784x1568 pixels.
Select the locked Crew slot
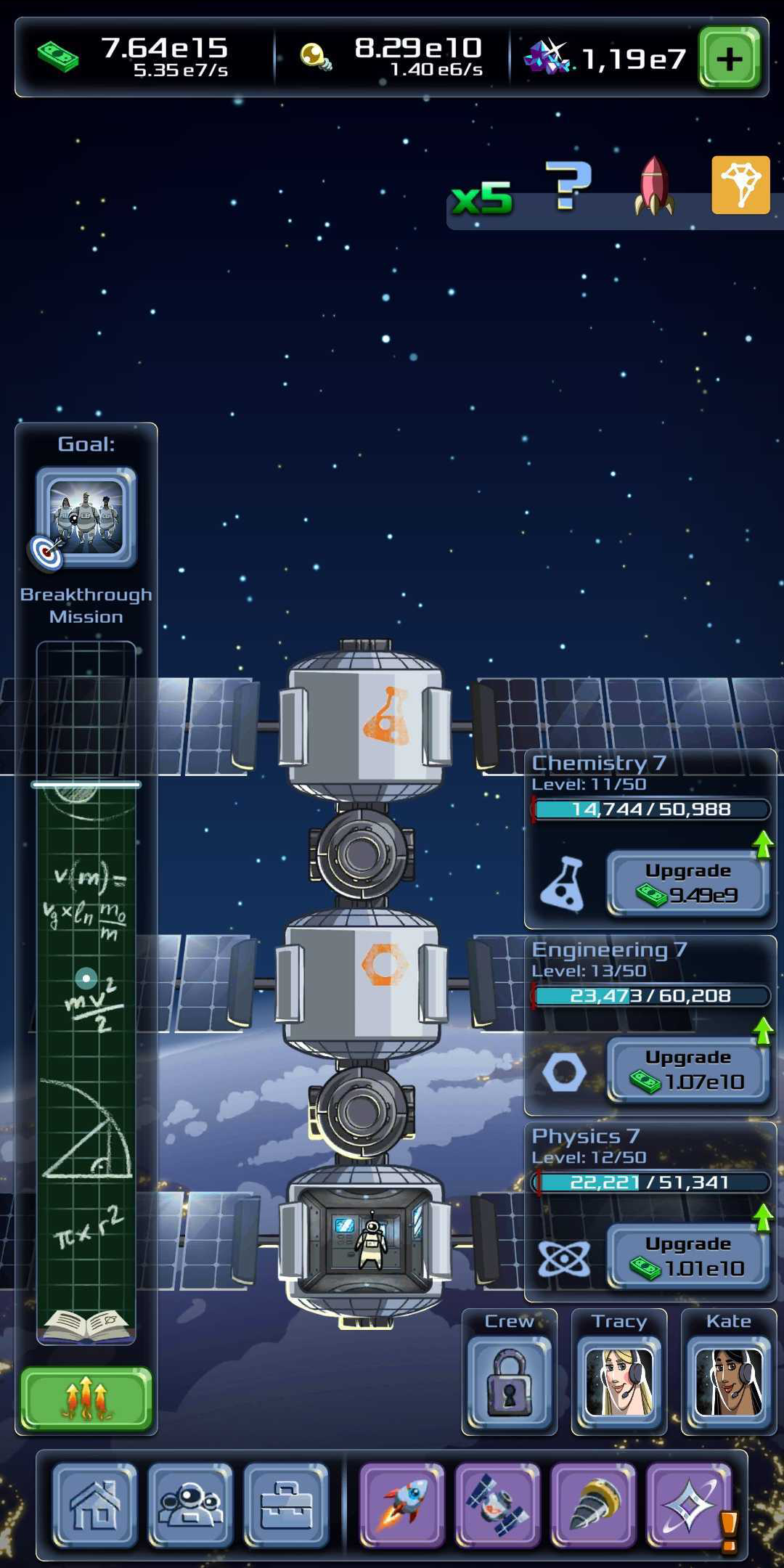(x=509, y=1376)
